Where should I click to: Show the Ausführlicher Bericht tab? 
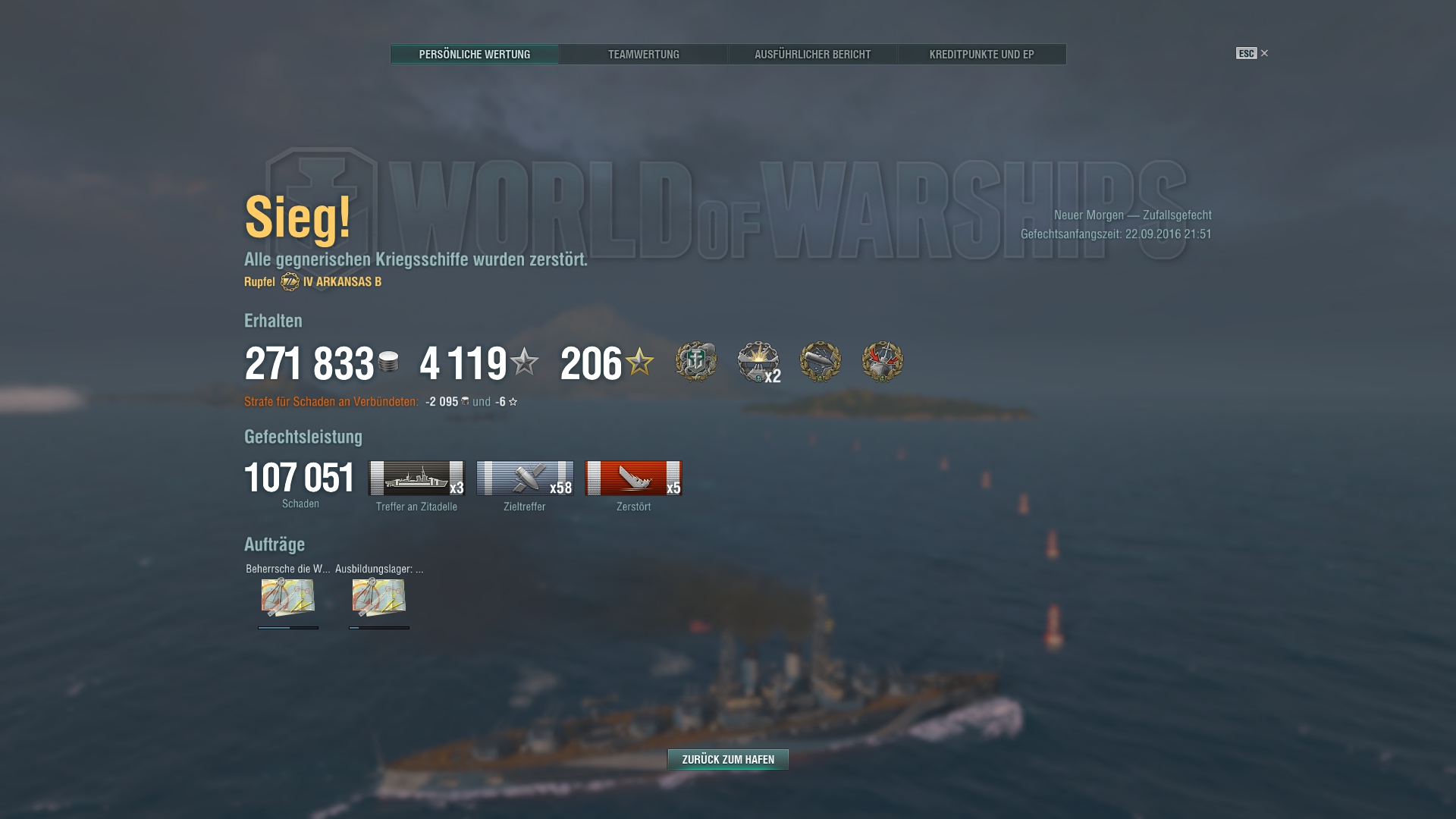pyautogui.click(x=812, y=55)
